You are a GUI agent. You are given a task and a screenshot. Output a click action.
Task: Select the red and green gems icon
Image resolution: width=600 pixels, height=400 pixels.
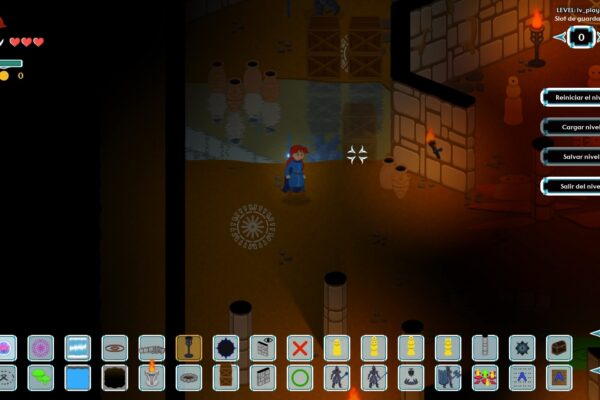485,377
